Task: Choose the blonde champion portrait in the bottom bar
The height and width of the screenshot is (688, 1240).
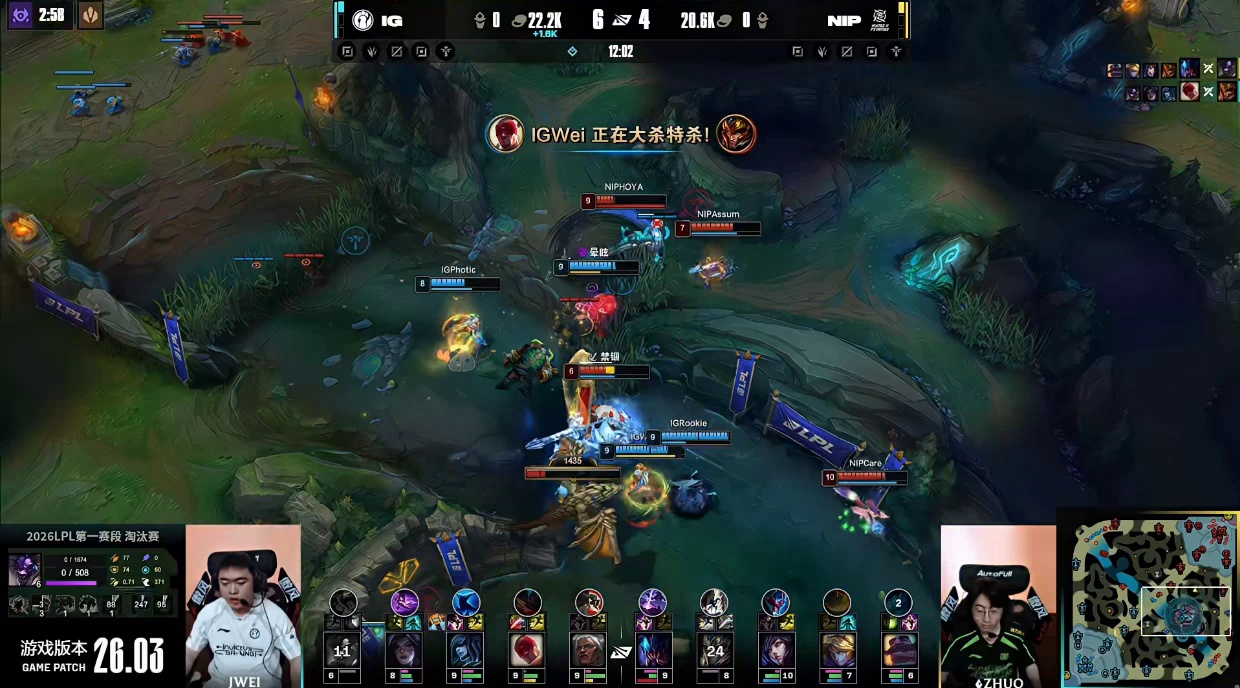Action: [x=837, y=650]
